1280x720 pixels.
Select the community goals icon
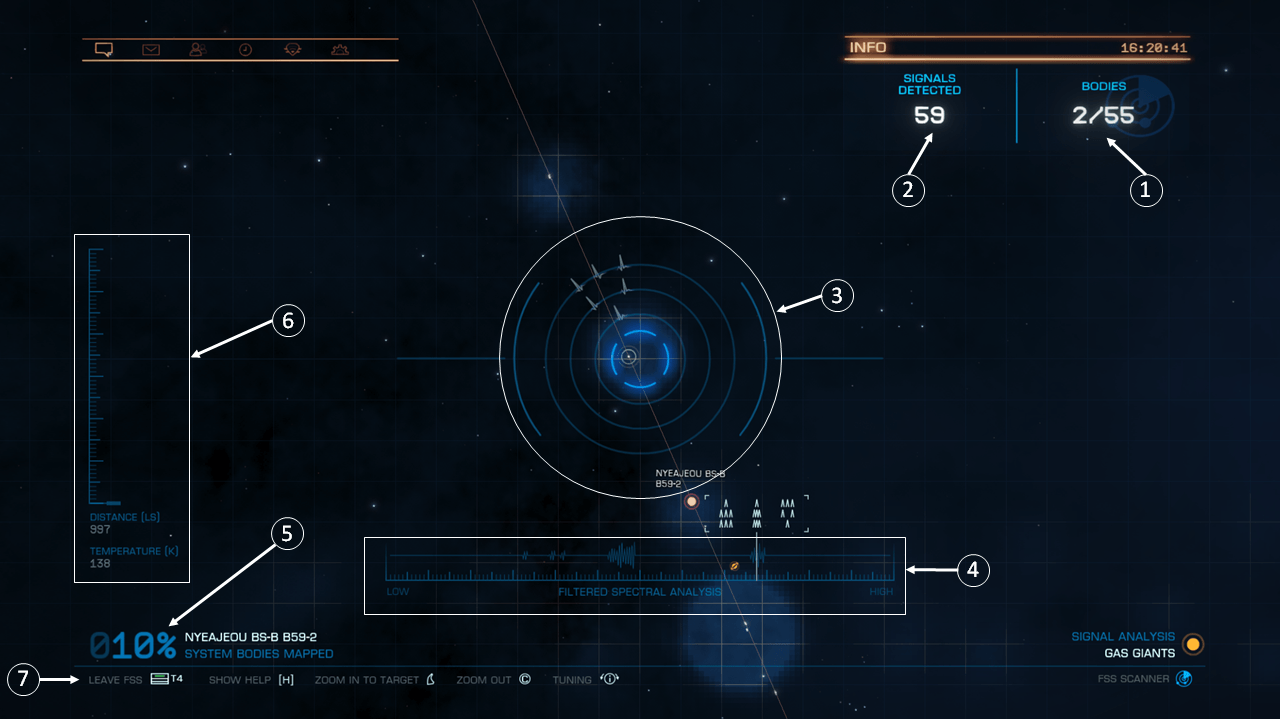(292, 48)
